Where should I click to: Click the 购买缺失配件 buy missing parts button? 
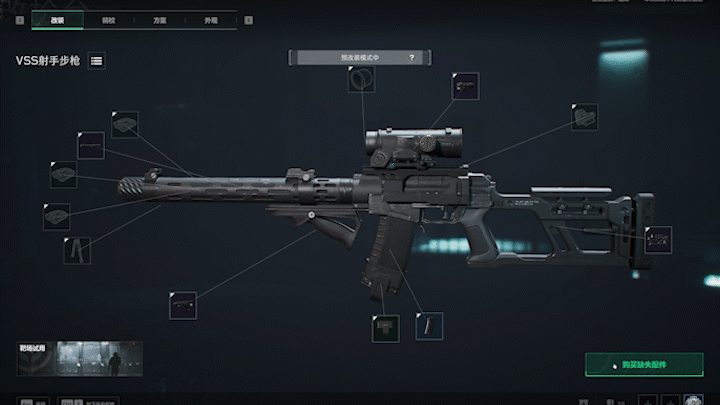[644, 364]
